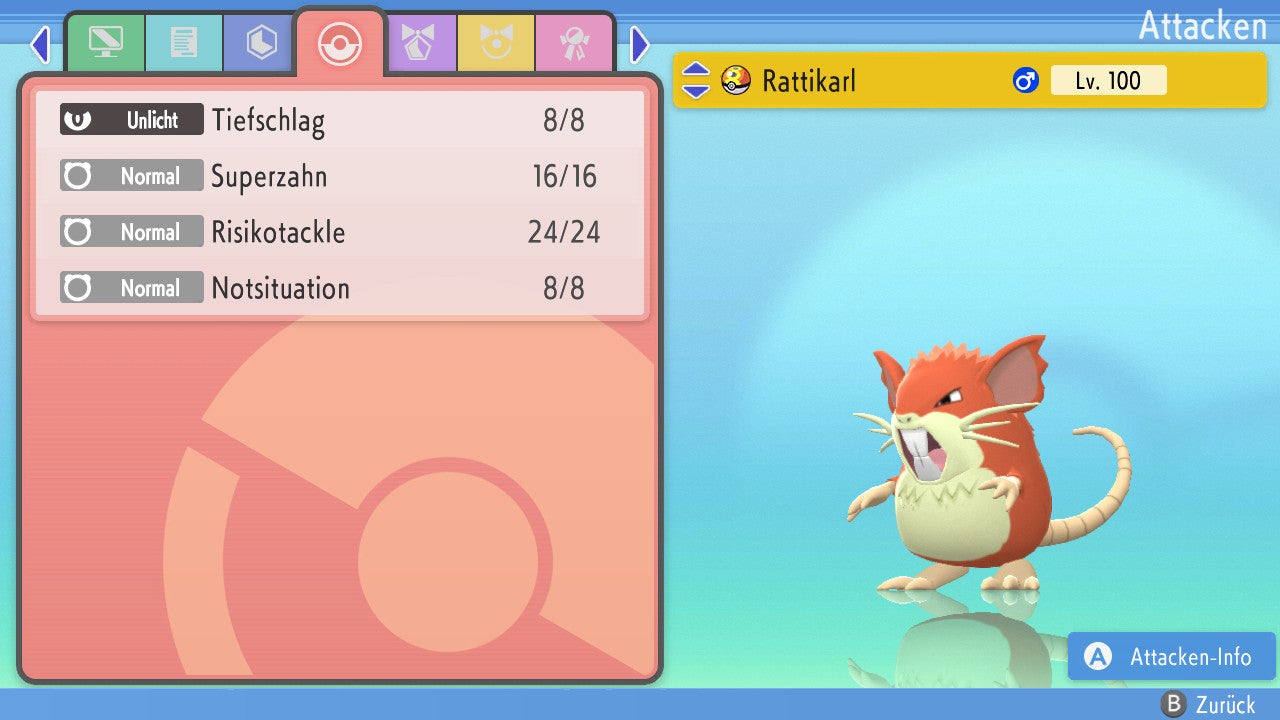Highlight the Risikotackle move
The width and height of the screenshot is (1280, 720).
tap(340, 233)
